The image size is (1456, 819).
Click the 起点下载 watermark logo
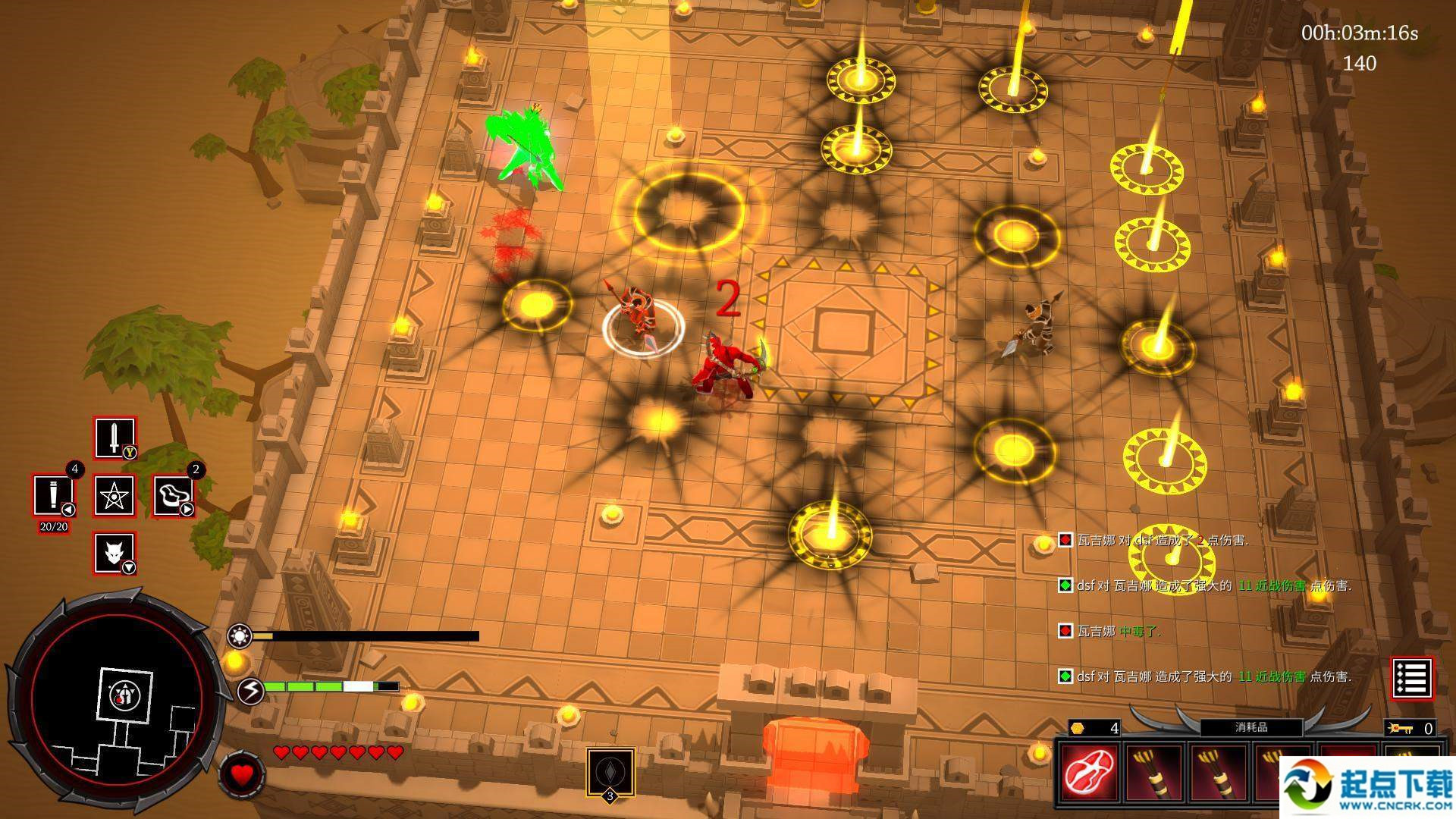click(x=1365, y=787)
